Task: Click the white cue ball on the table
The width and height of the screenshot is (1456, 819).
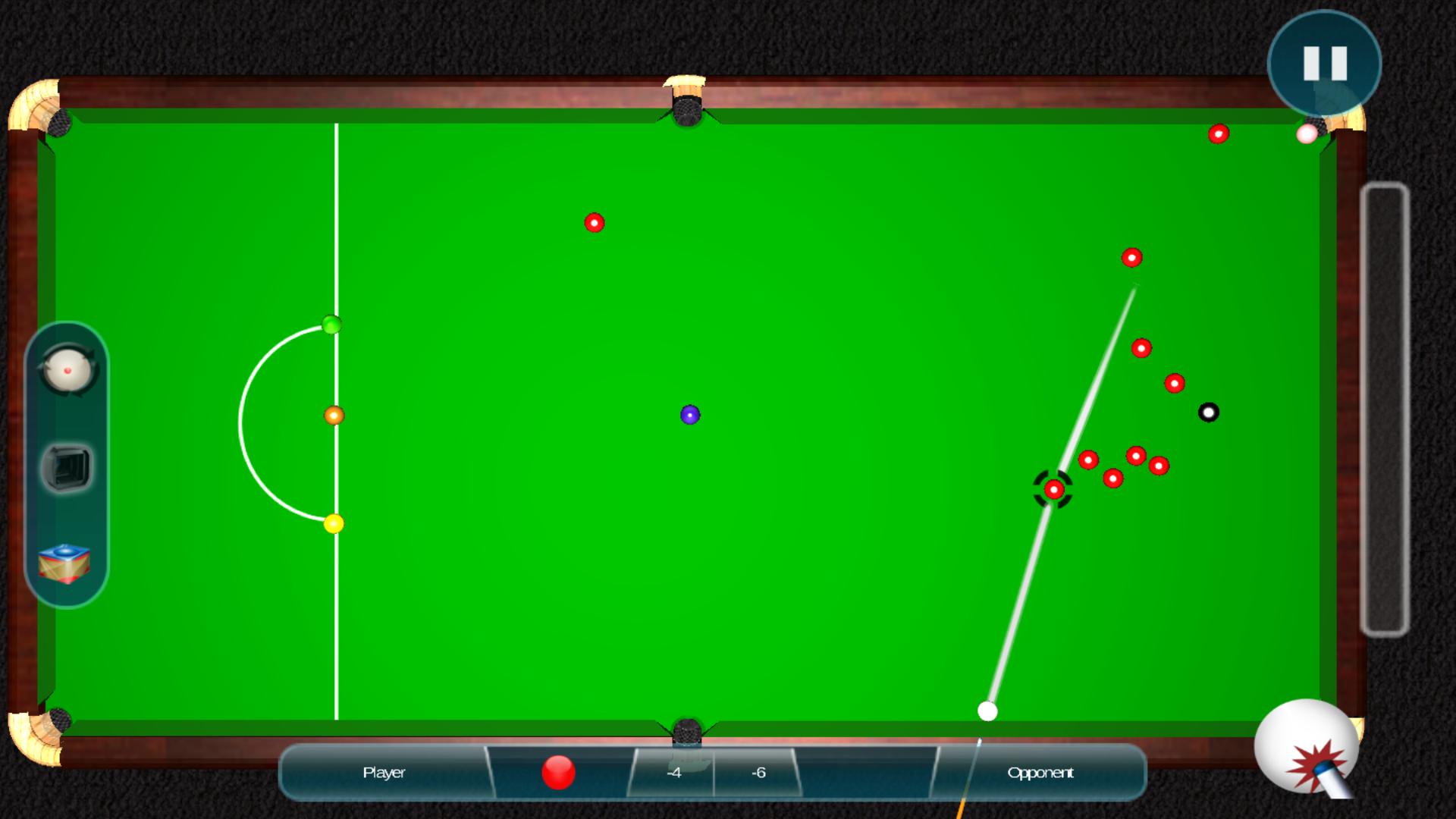Action: 988,711
